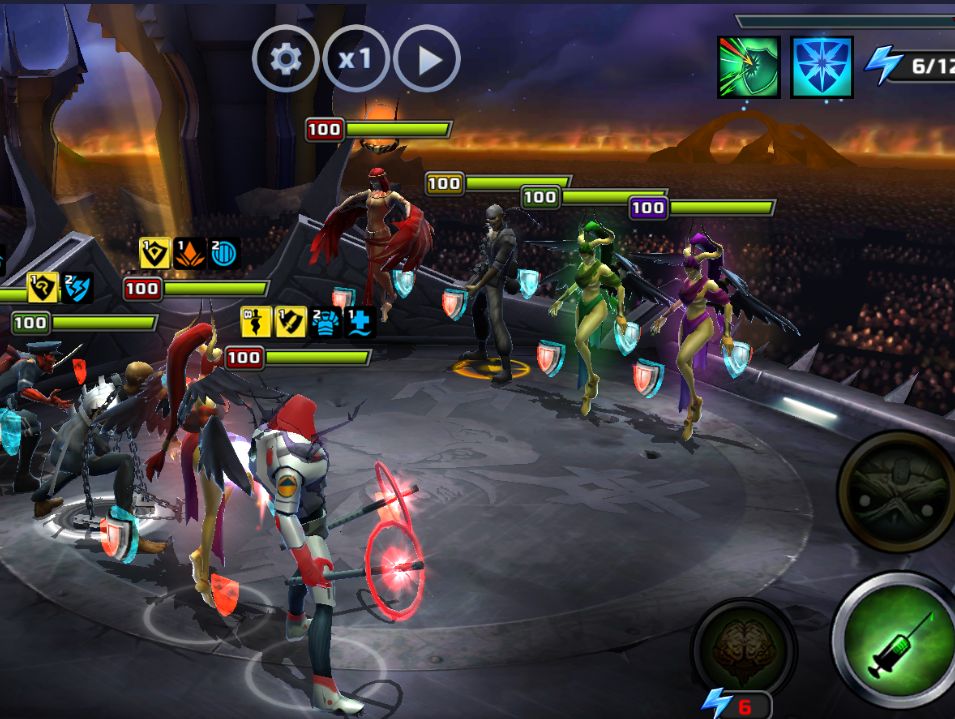Select the green shield arrow buff icon
This screenshot has height=719, width=955.
[748, 67]
